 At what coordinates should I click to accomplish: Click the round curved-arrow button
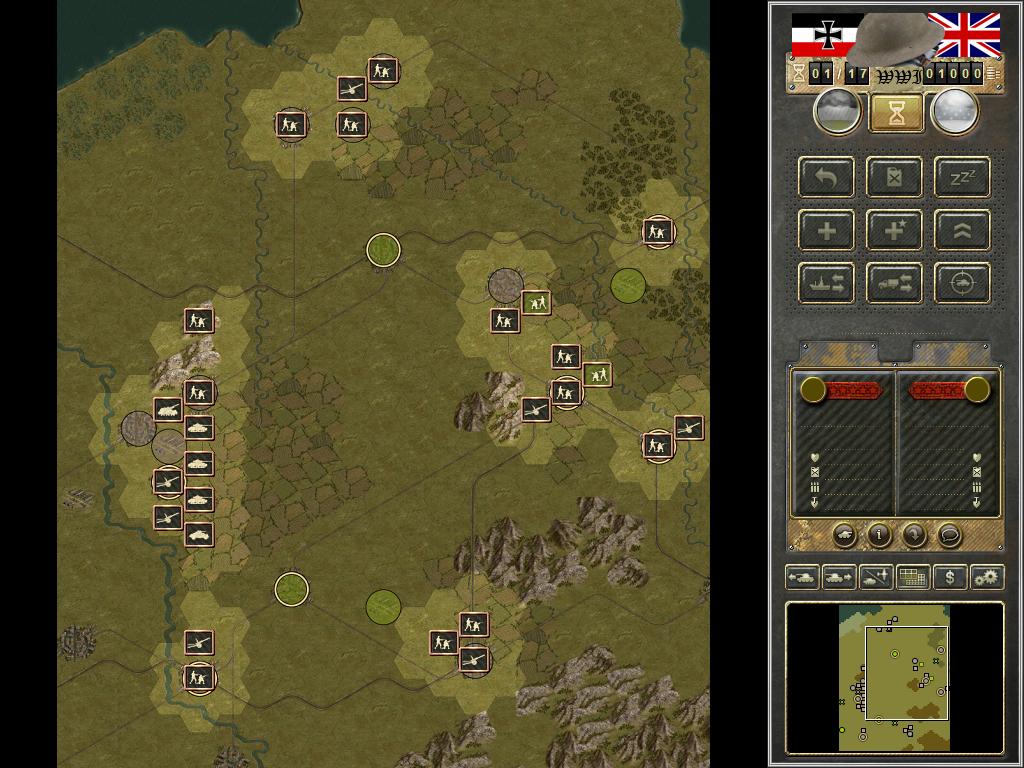coord(914,535)
